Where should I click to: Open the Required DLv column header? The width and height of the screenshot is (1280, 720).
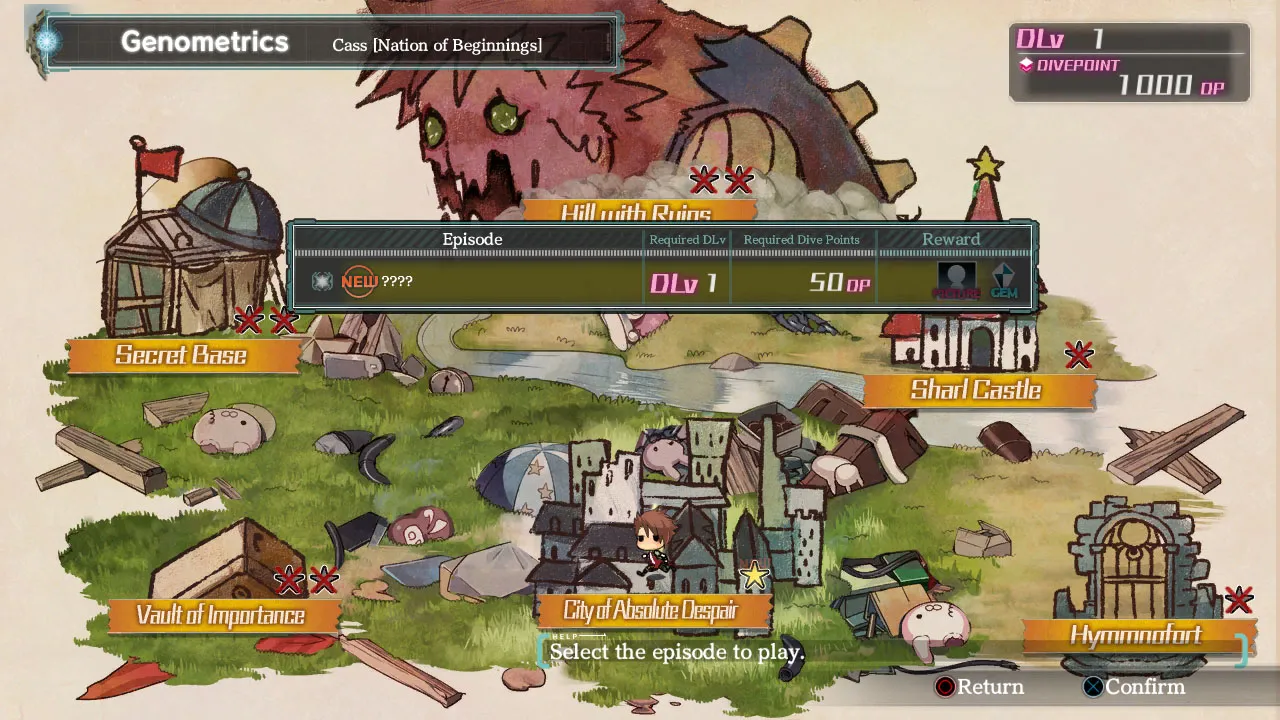687,239
